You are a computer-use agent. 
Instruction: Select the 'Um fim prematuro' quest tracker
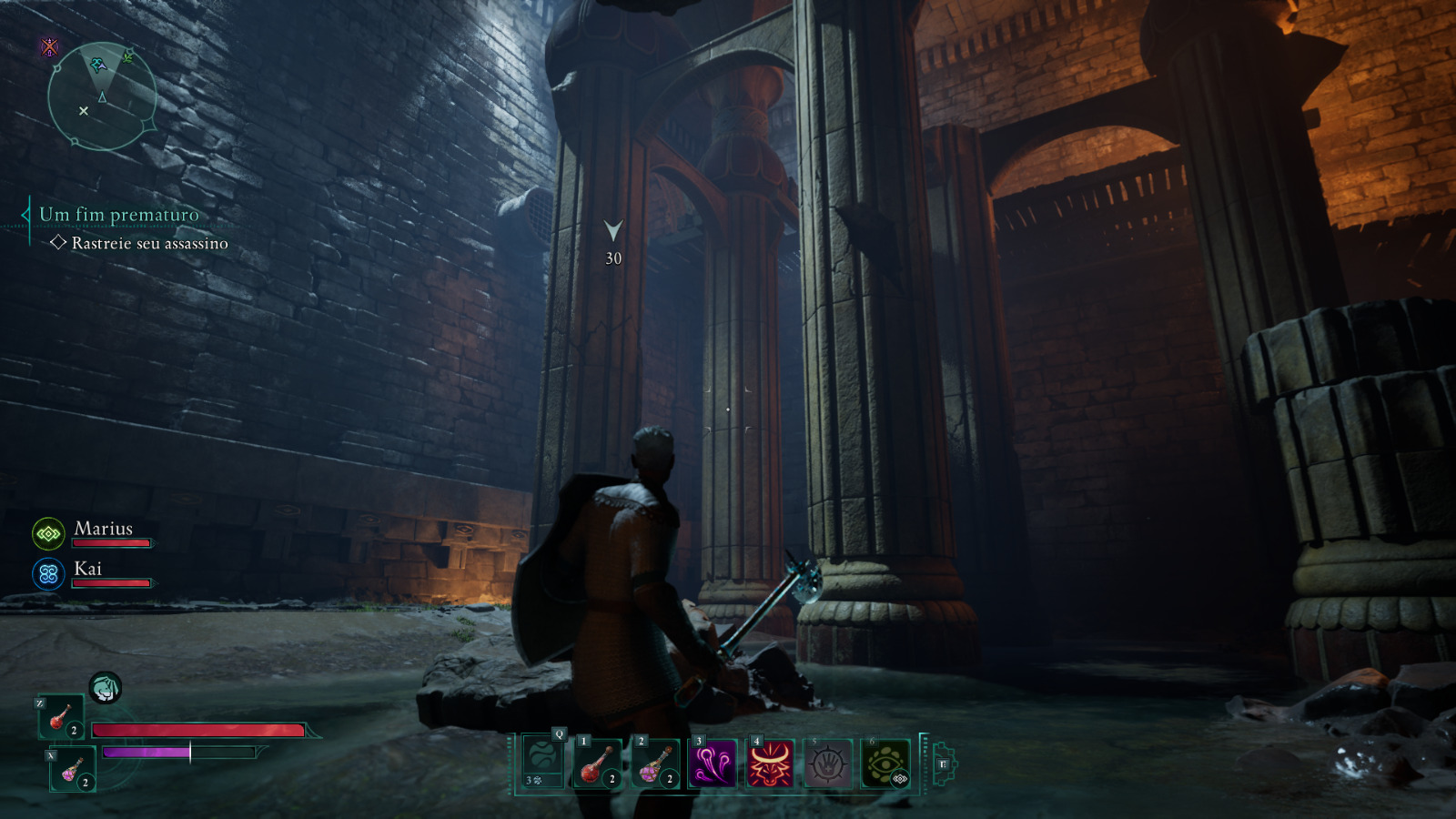coord(118,215)
